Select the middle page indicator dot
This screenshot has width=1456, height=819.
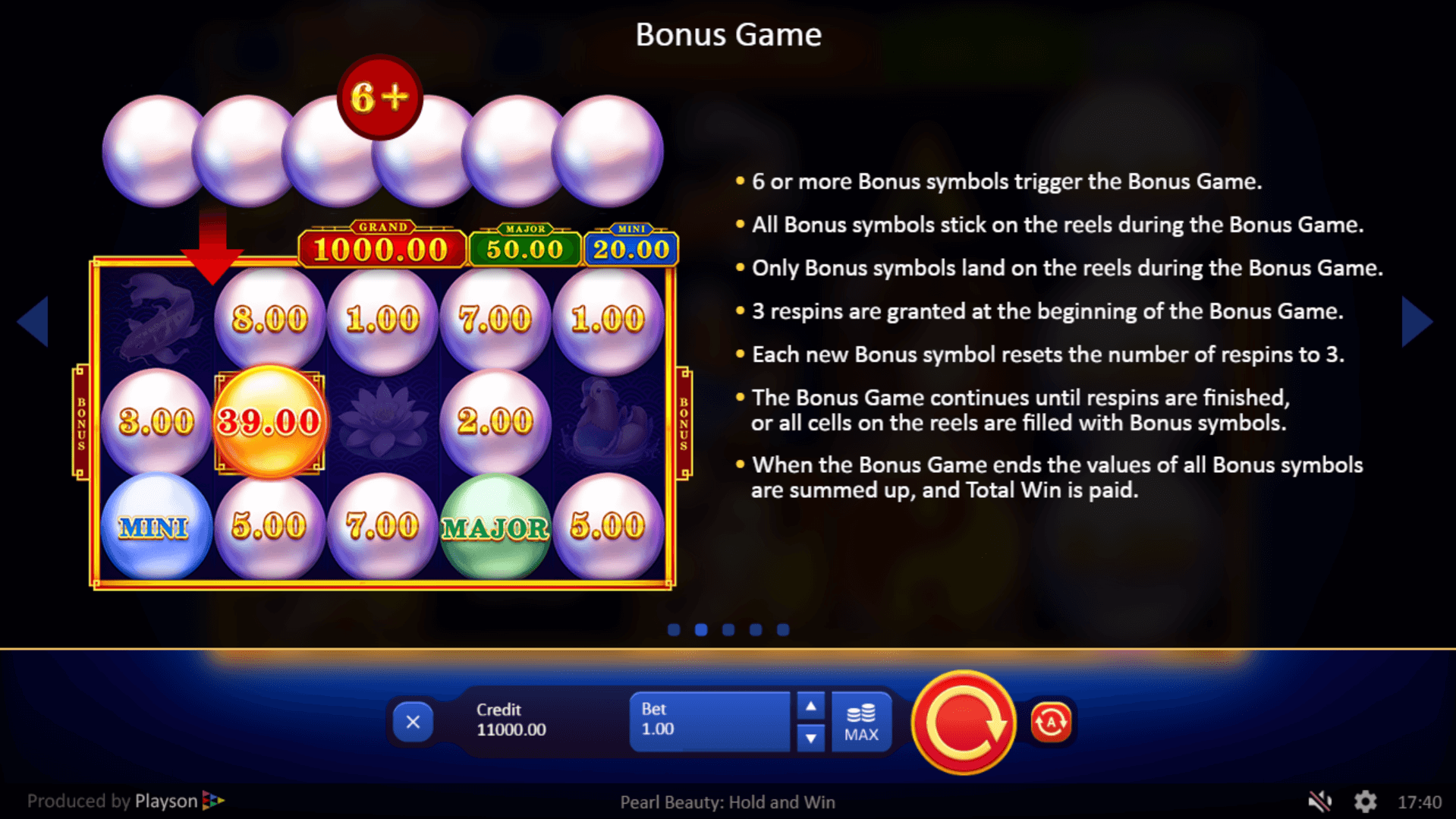tap(728, 630)
